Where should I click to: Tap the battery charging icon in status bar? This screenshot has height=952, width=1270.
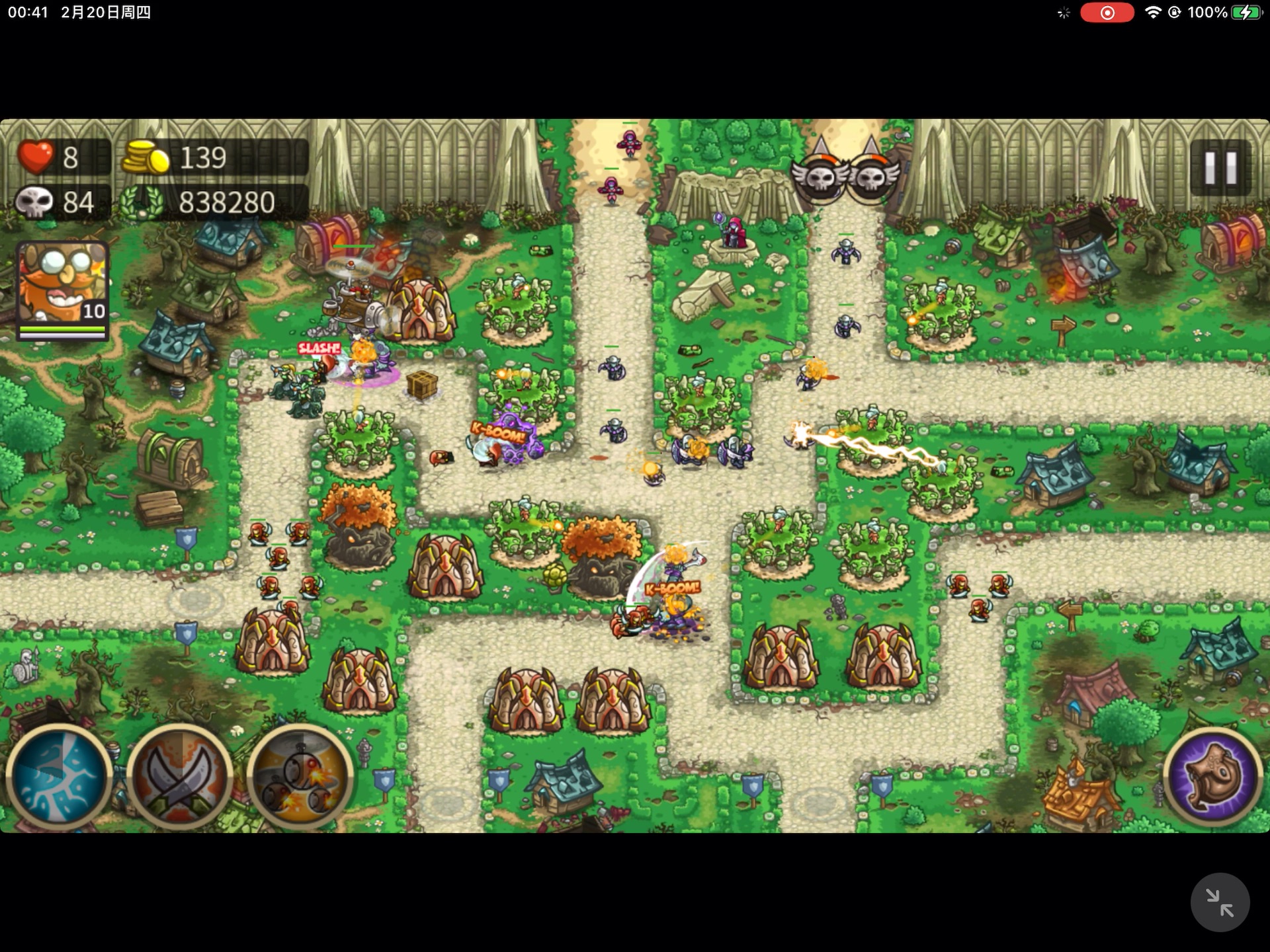(1248, 11)
